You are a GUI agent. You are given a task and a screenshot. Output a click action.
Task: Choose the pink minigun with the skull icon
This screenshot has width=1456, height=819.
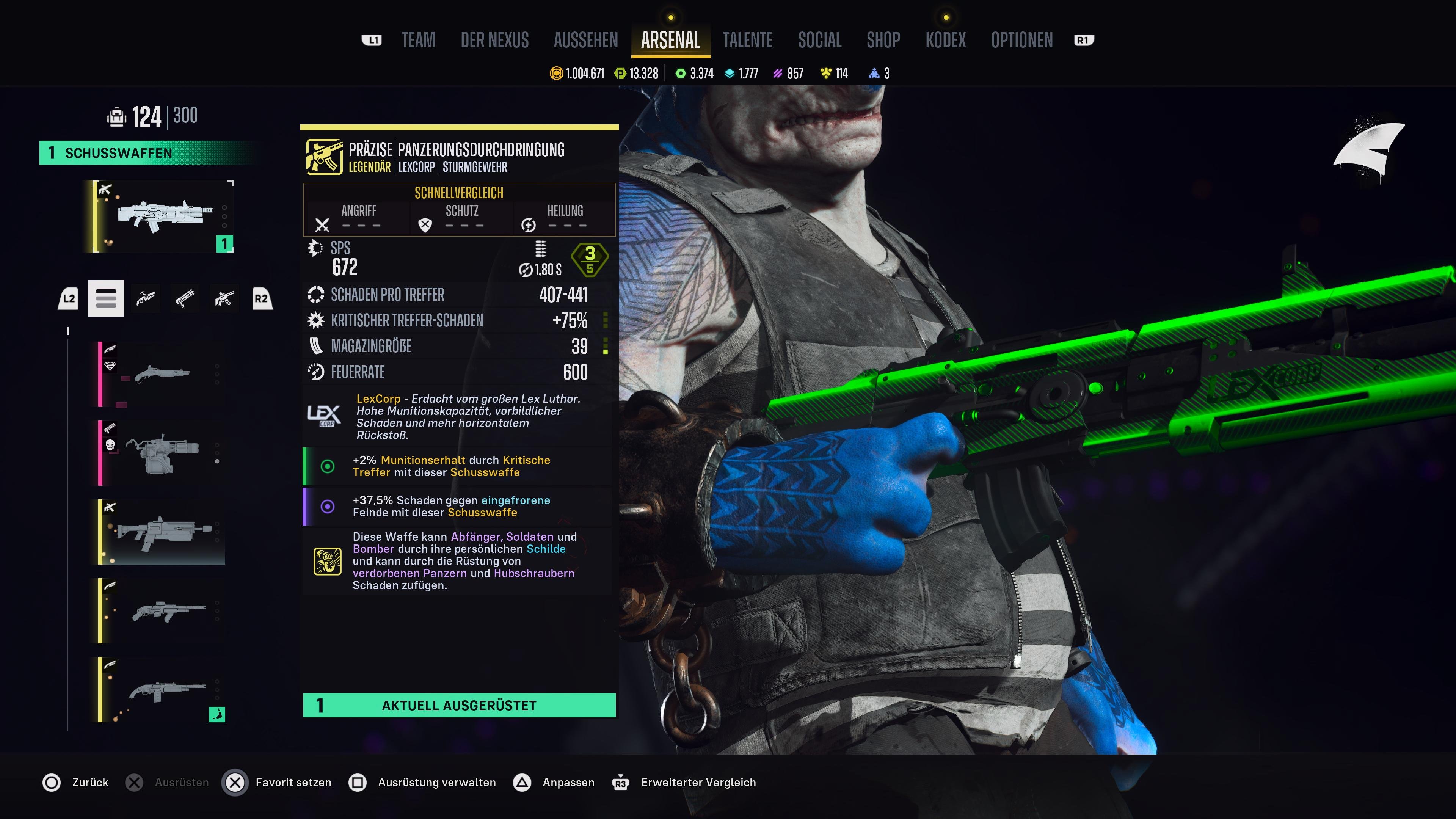(x=162, y=453)
